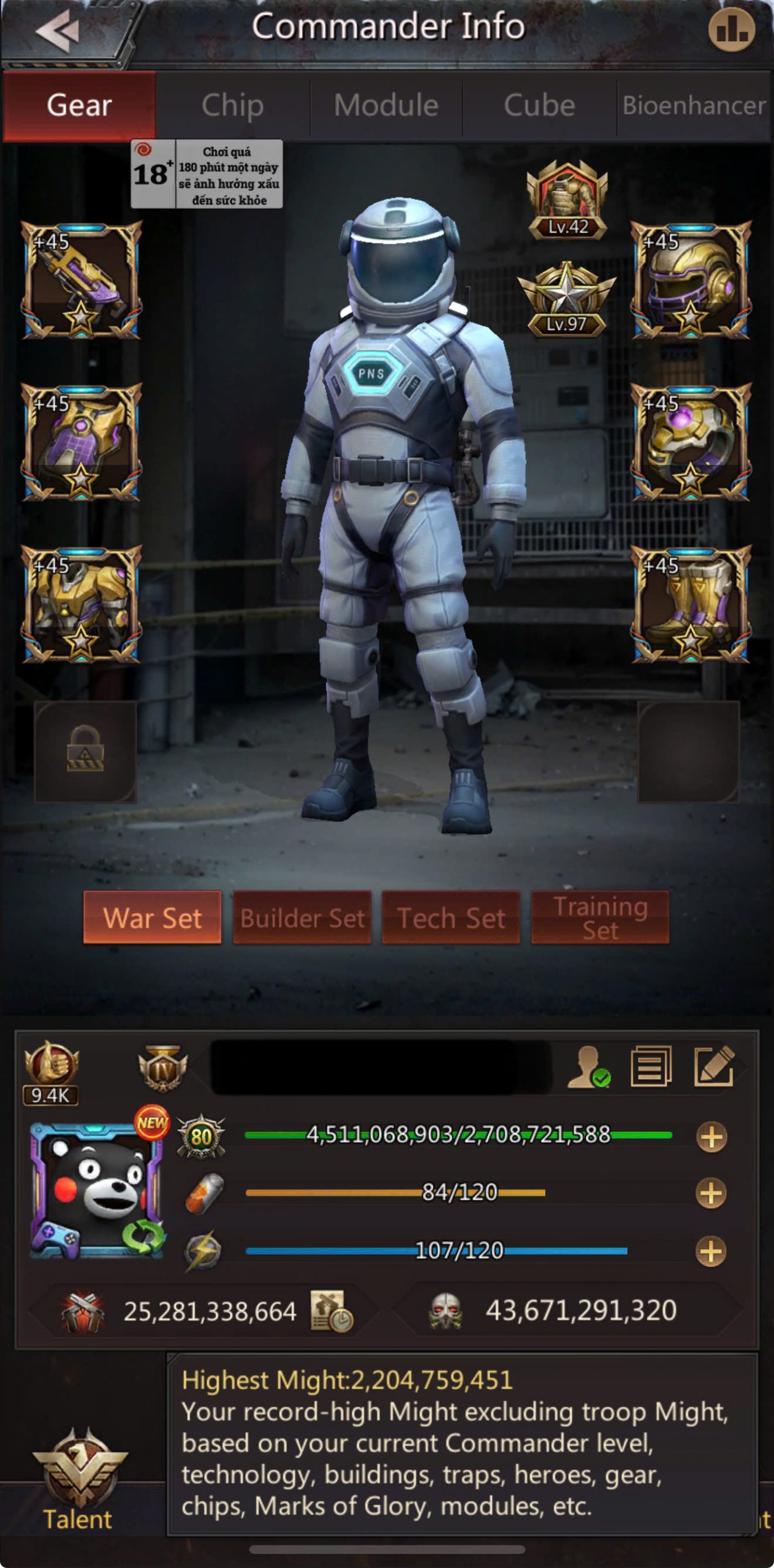
Task: Choose the Training Set loadout
Action: [x=600, y=918]
